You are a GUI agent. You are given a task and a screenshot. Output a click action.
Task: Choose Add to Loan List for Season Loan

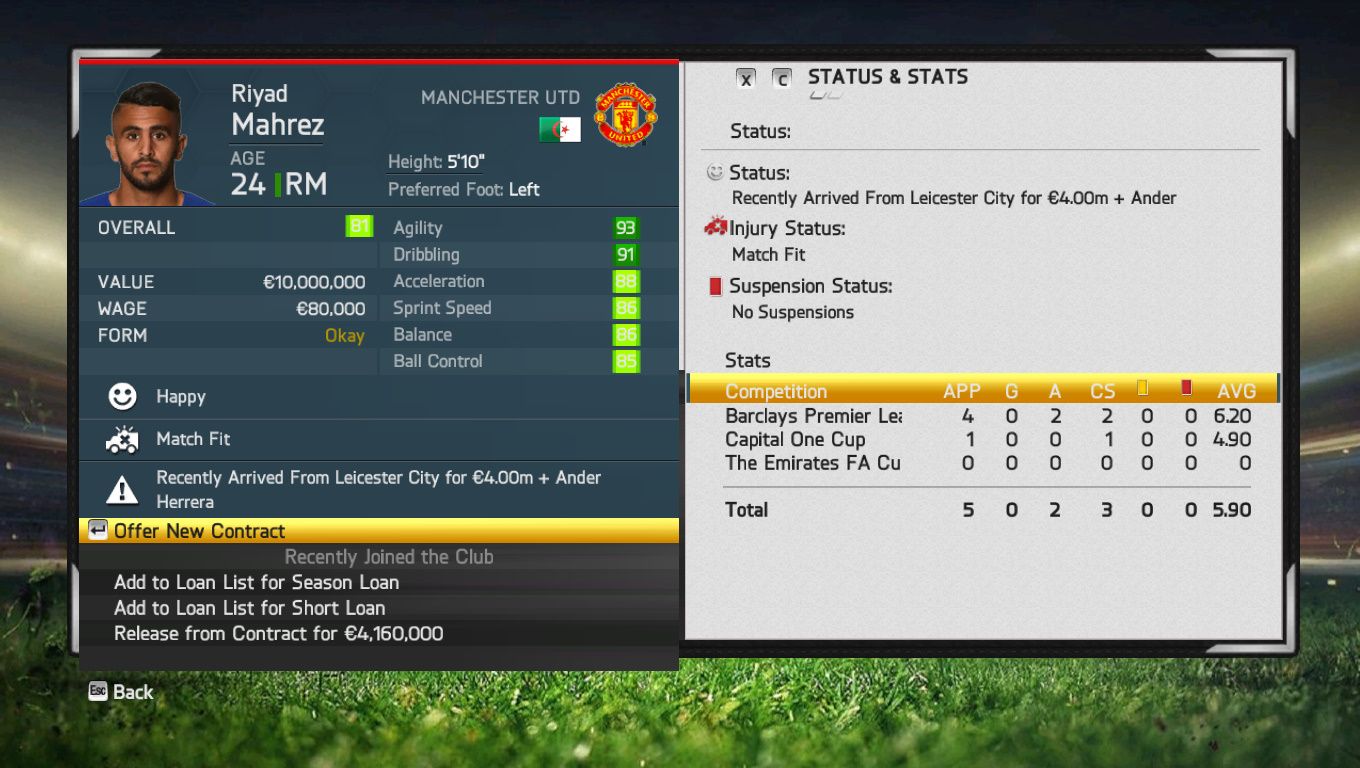pos(256,582)
